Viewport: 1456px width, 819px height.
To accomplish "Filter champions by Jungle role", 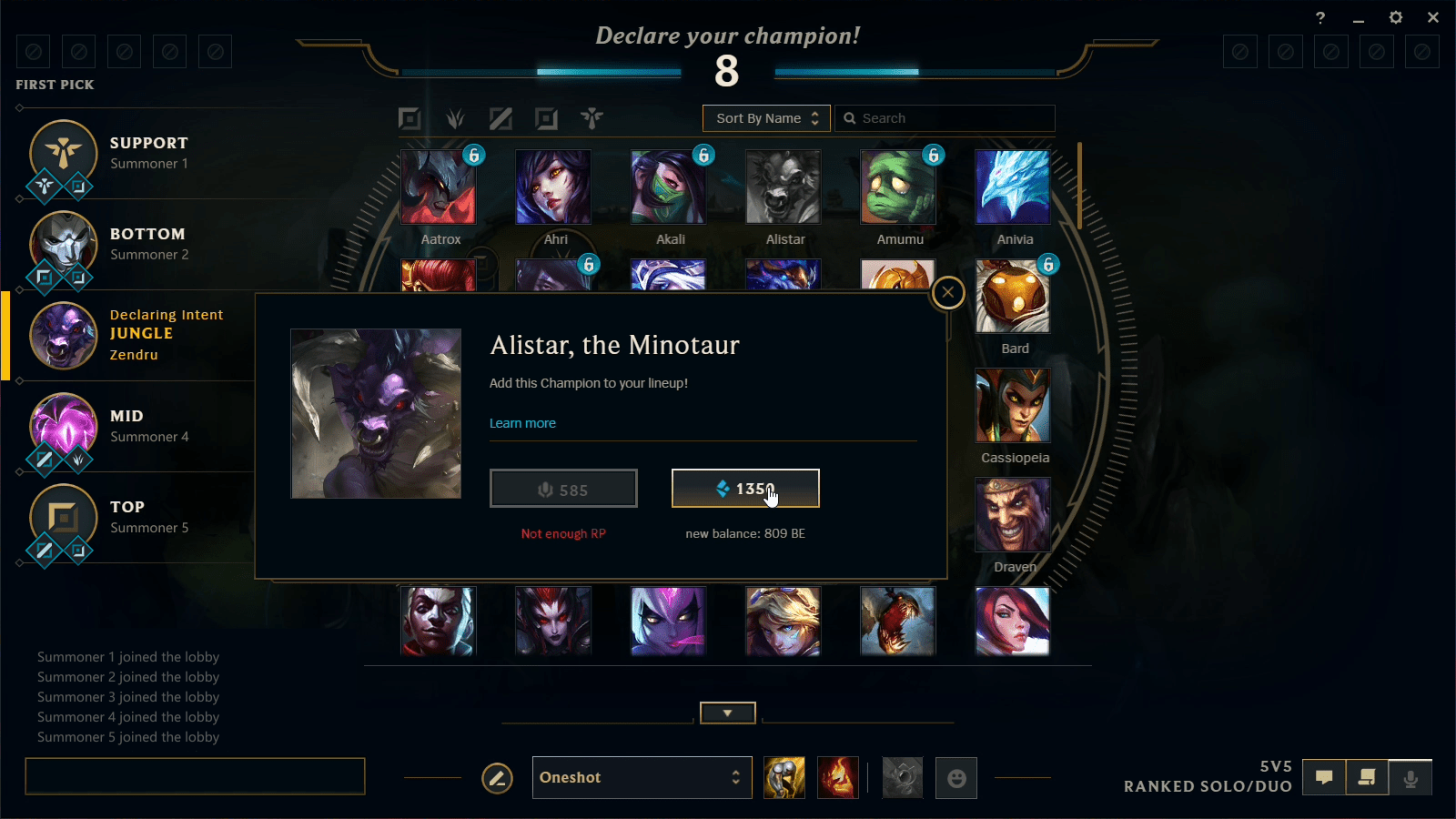I will (x=455, y=118).
